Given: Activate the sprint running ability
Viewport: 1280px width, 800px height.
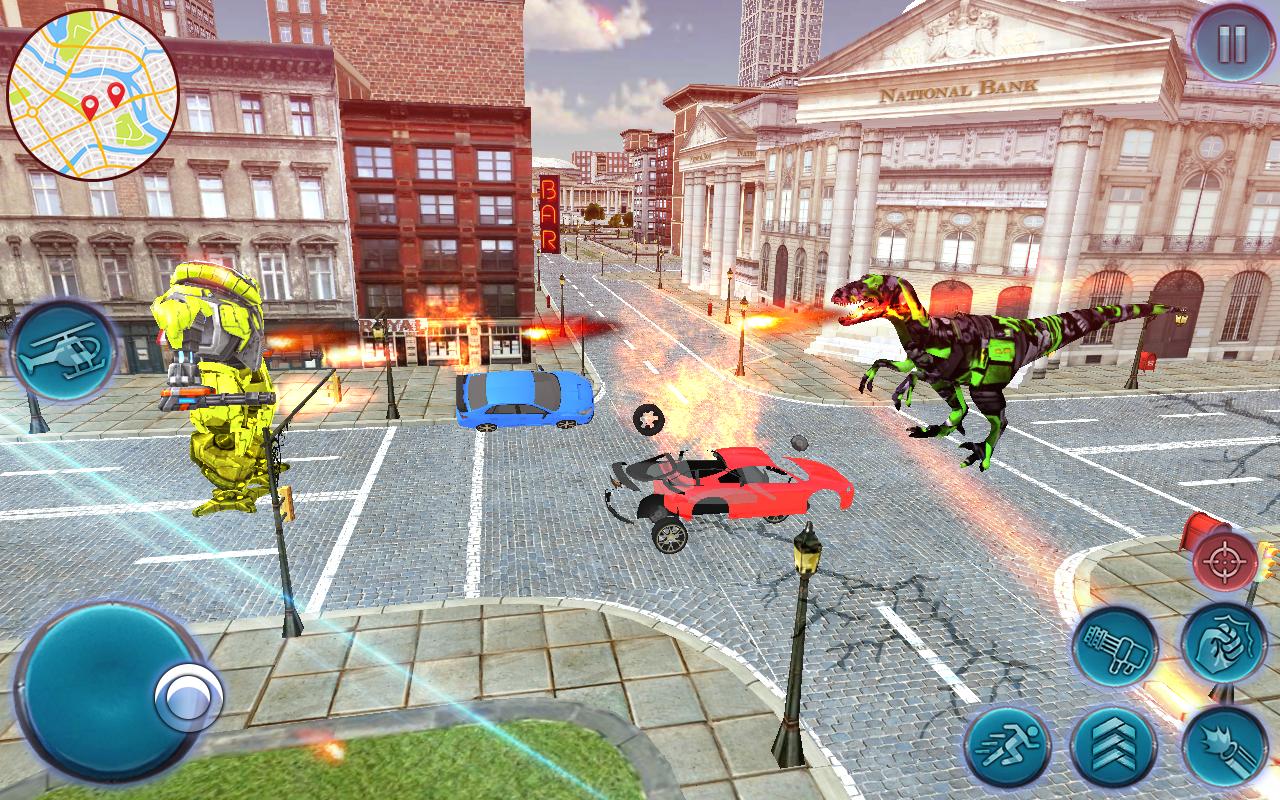Looking at the screenshot, I should point(1008,746).
